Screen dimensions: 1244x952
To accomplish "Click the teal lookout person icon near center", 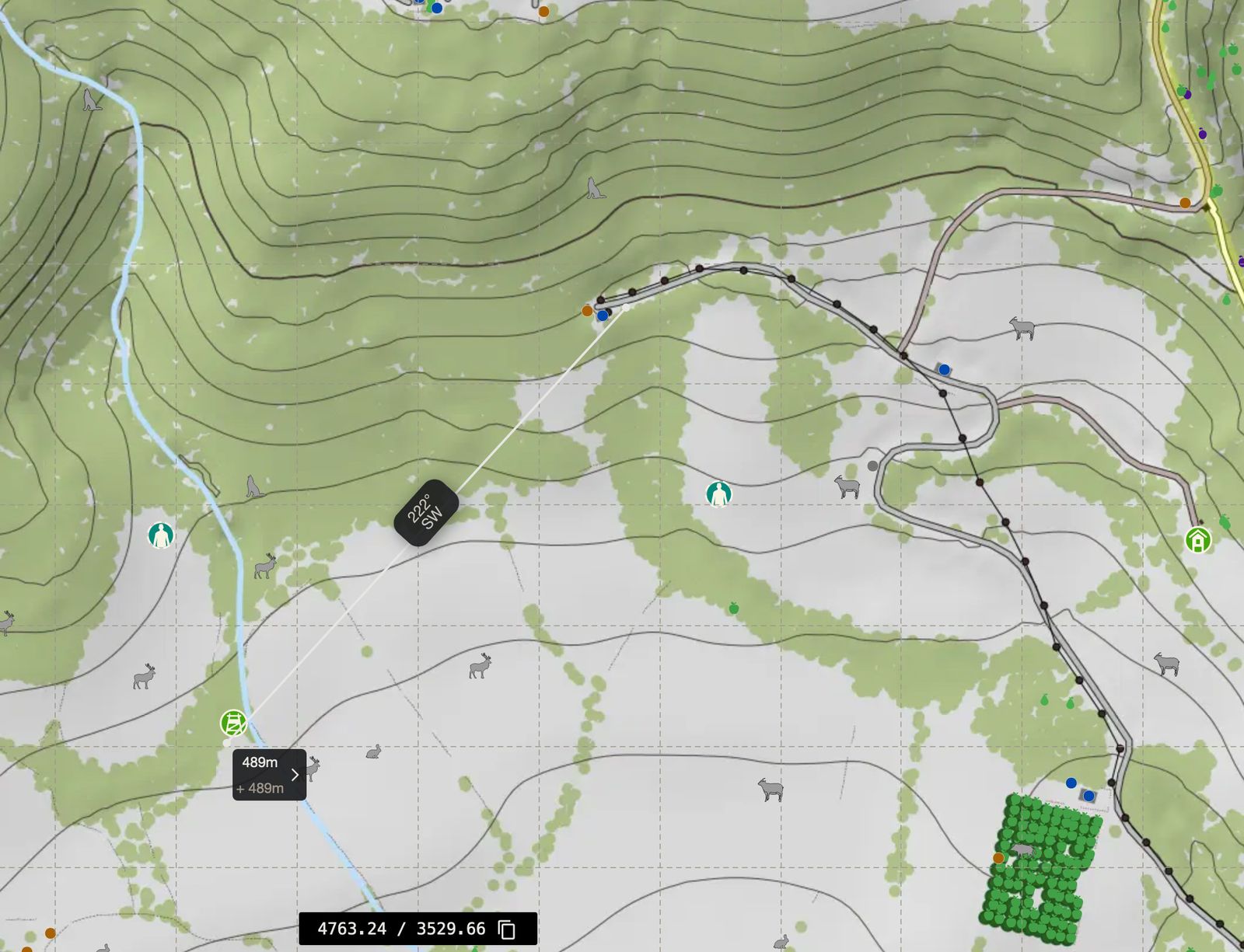I will click(719, 494).
